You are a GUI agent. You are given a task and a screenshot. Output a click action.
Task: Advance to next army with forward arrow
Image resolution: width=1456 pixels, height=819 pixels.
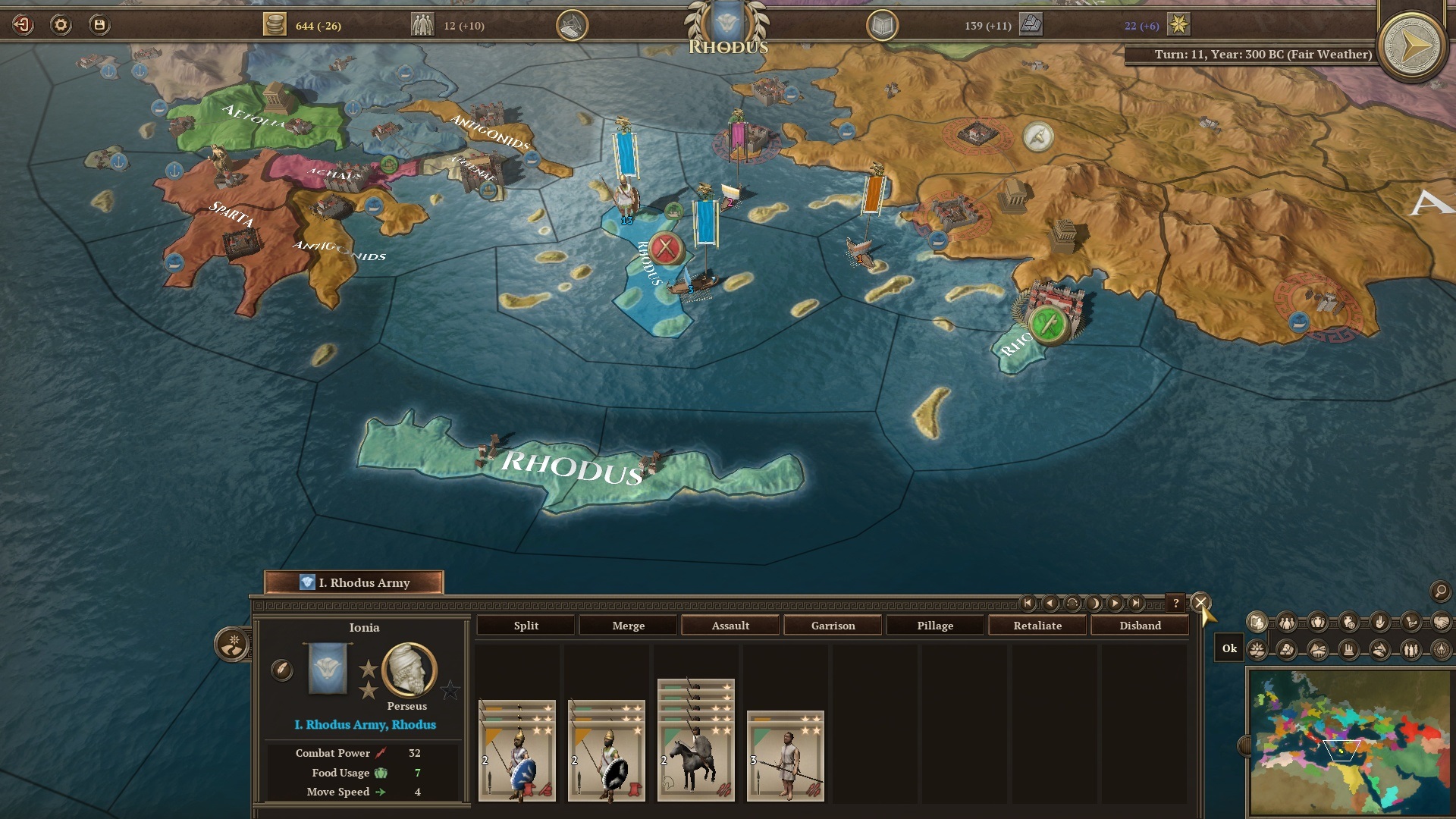(x=1115, y=602)
